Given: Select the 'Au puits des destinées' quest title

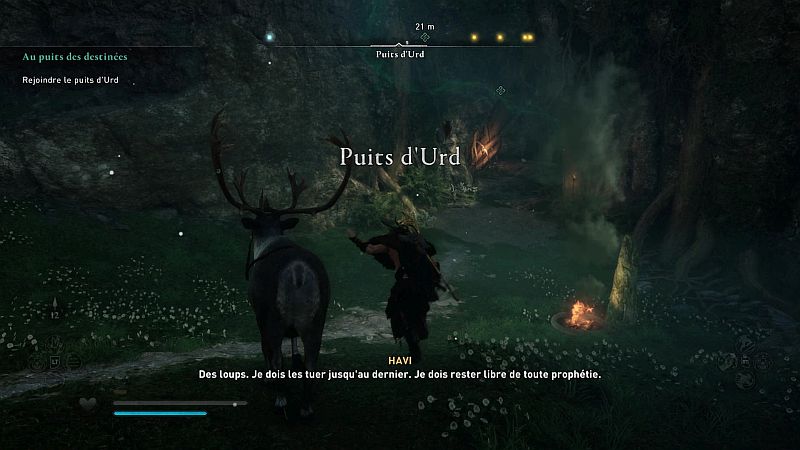Looking at the screenshot, I should [x=75, y=57].
